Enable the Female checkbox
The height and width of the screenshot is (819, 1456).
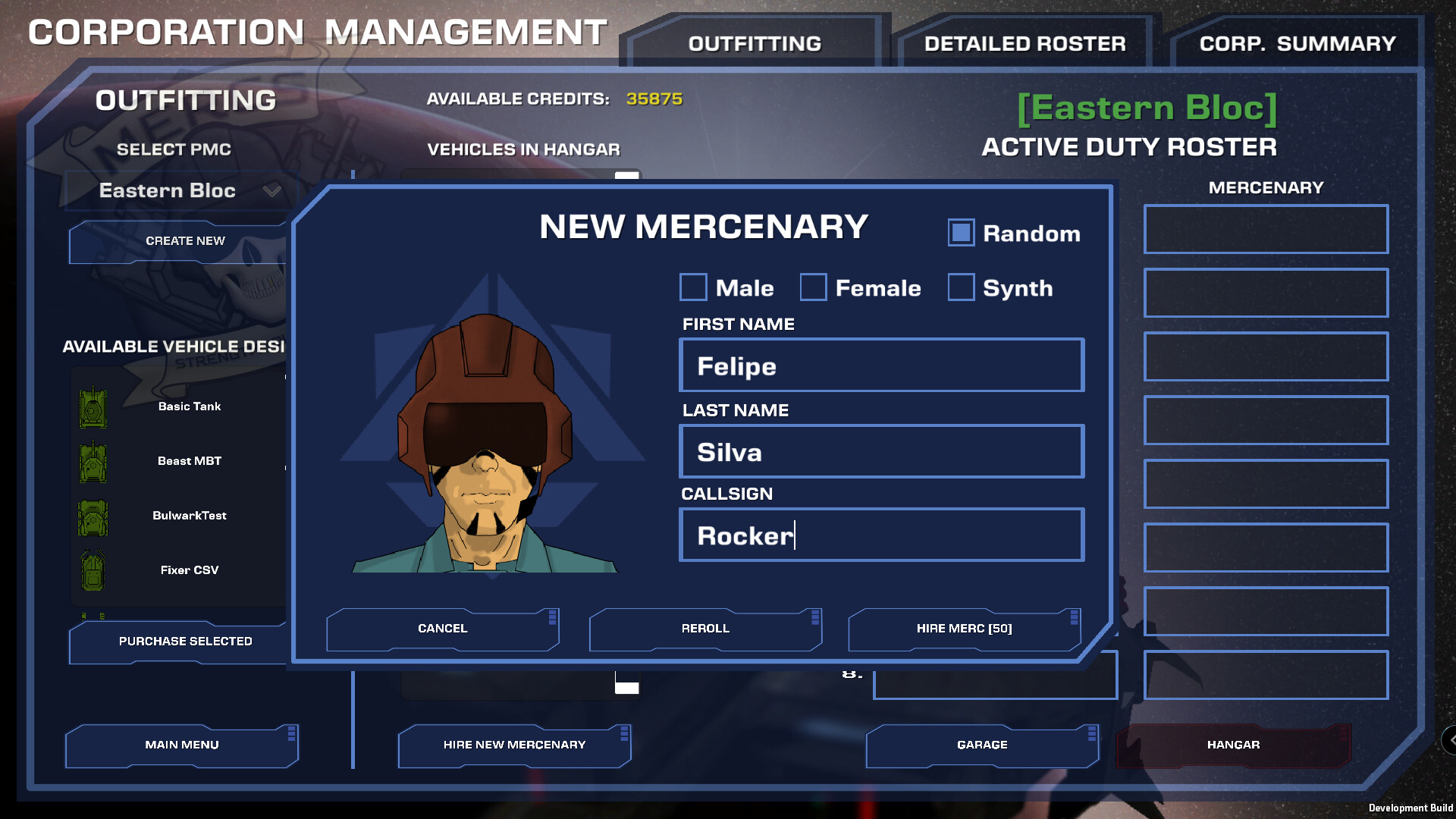coord(813,287)
